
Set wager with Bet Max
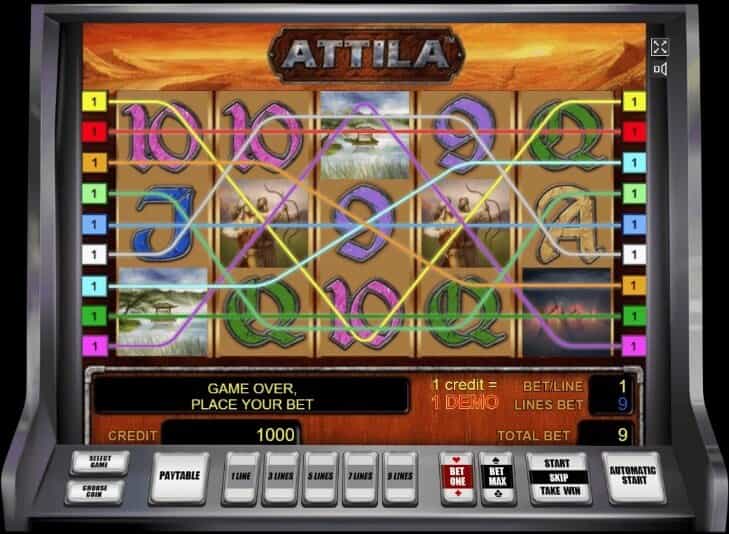coord(496,476)
